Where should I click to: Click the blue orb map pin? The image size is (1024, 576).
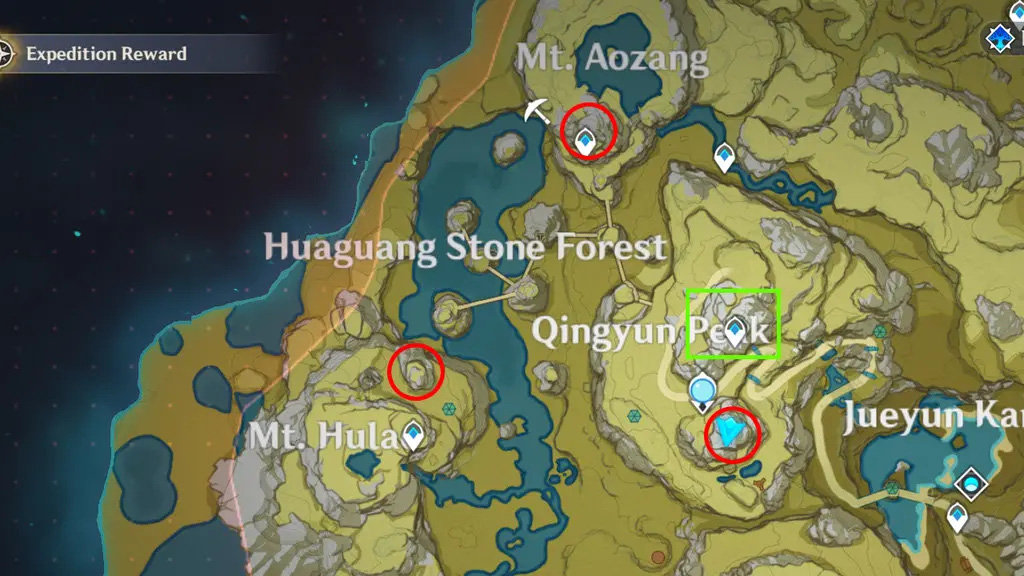tap(703, 389)
